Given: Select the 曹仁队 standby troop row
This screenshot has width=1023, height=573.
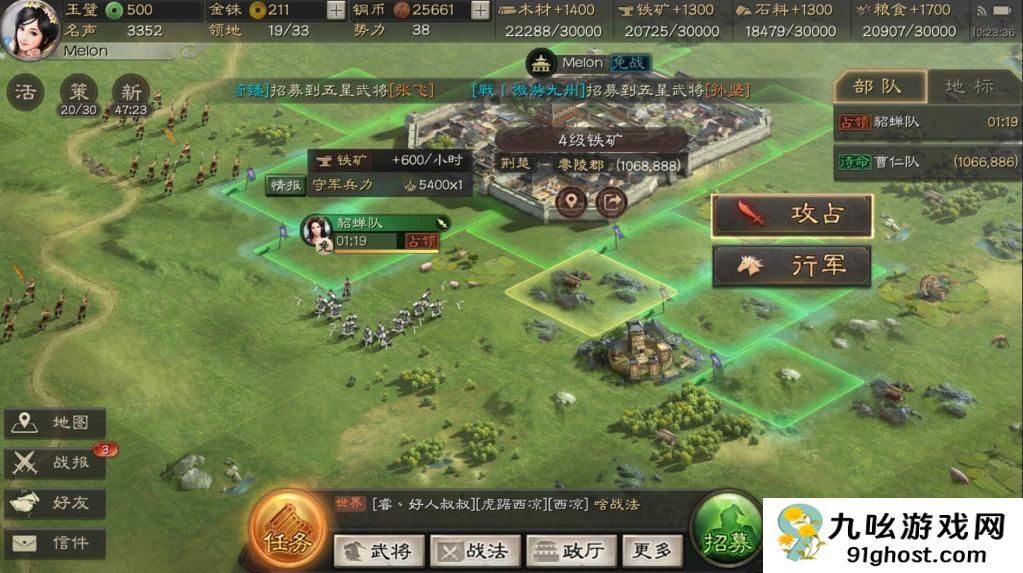Looking at the screenshot, I should pos(927,161).
